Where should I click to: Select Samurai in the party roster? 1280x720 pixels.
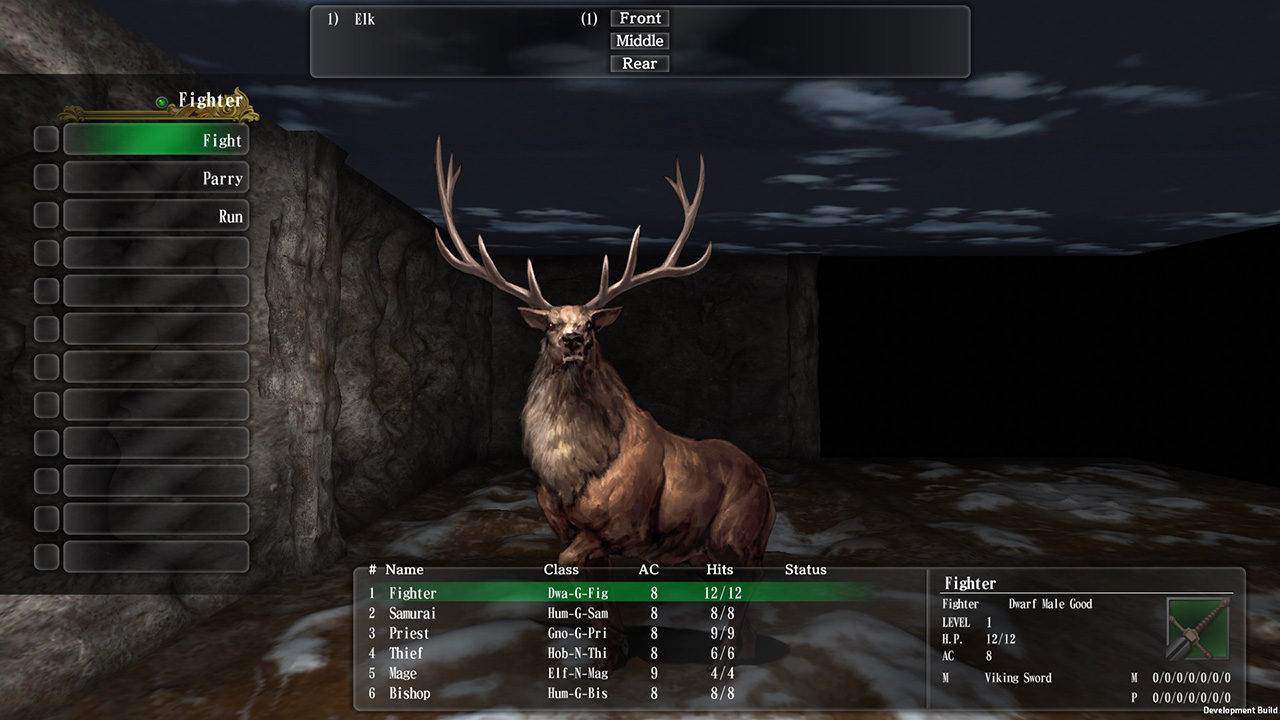coord(415,613)
